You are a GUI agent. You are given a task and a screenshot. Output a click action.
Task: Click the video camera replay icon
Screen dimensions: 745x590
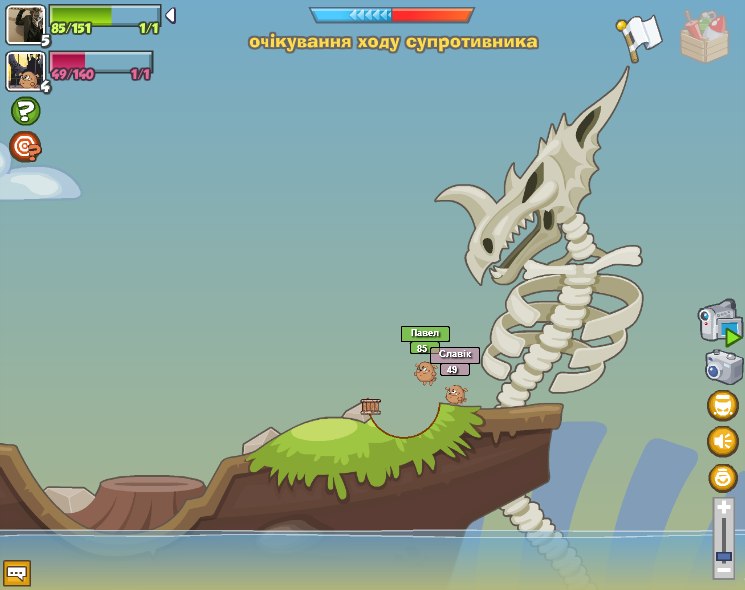tap(720, 324)
